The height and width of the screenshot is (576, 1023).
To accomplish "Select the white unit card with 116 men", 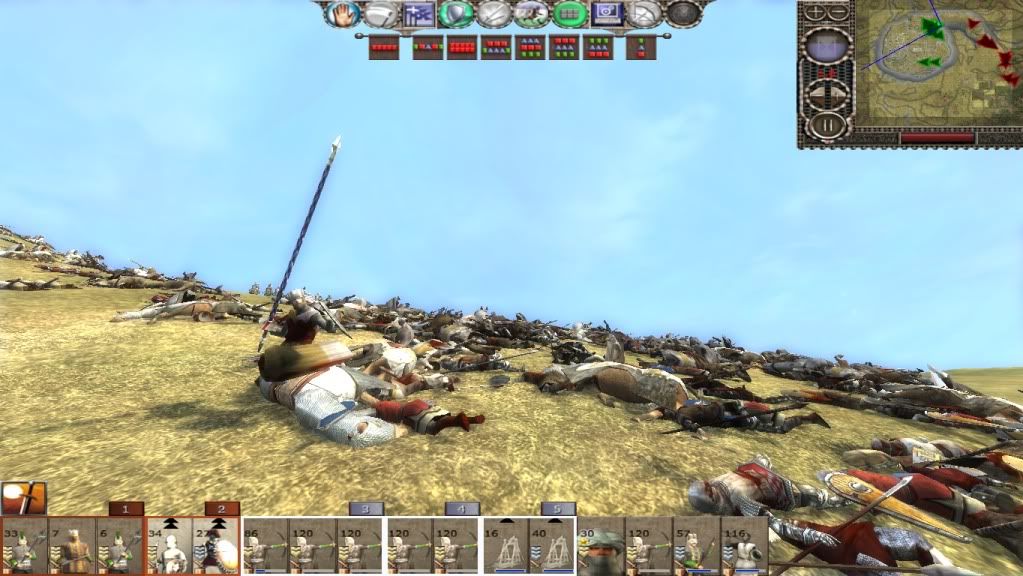I will 745,546.
